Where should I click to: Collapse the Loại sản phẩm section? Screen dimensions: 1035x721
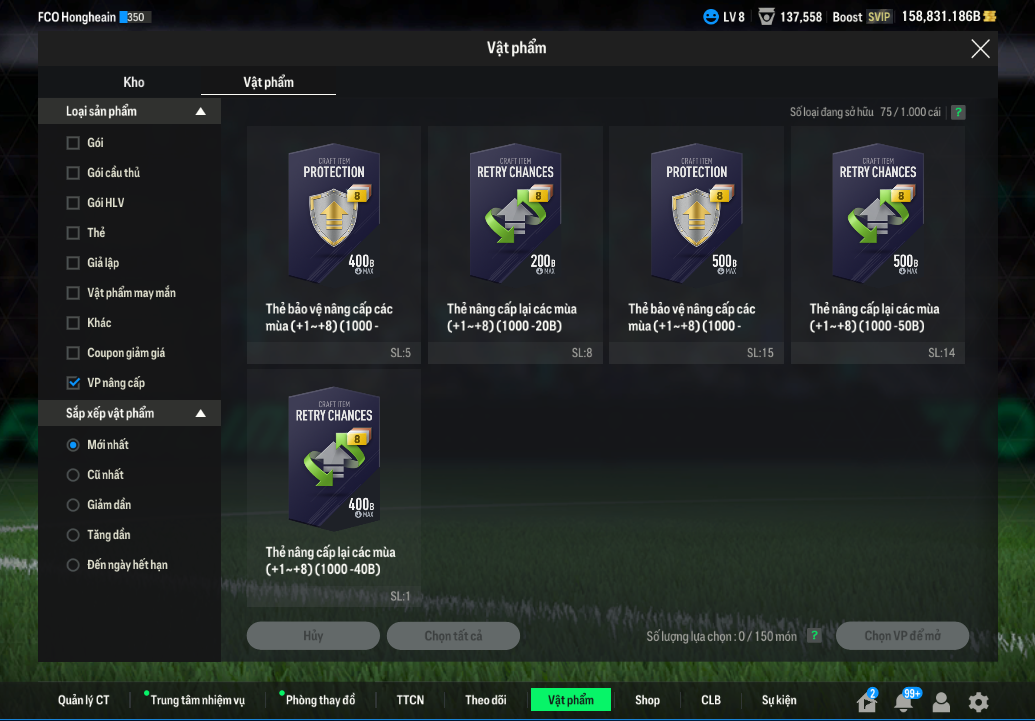tap(201, 112)
